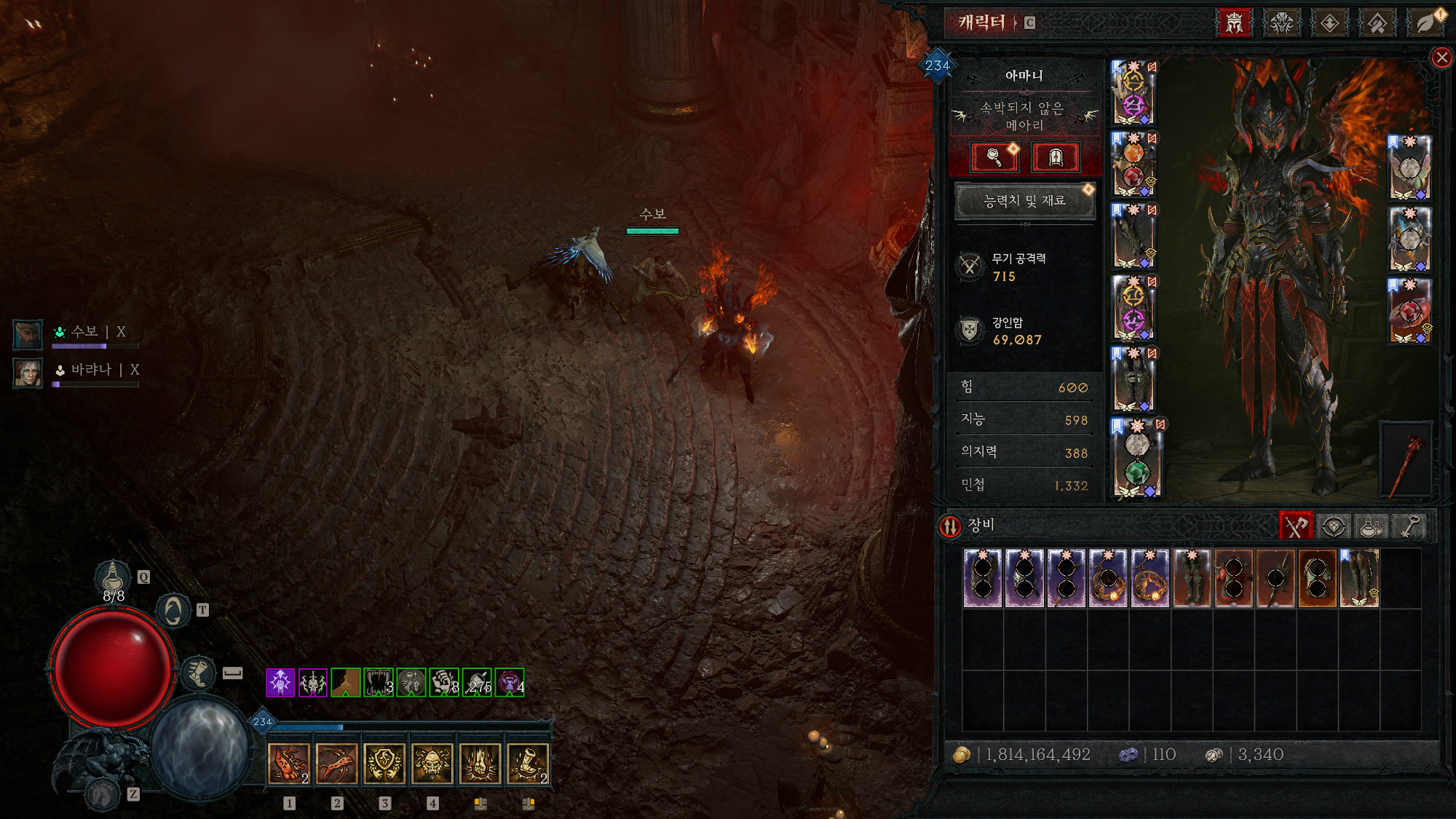This screenshot has height=819, width=1456.
Task: Switch inventory to the gems tab
Action: point(1333,526)
